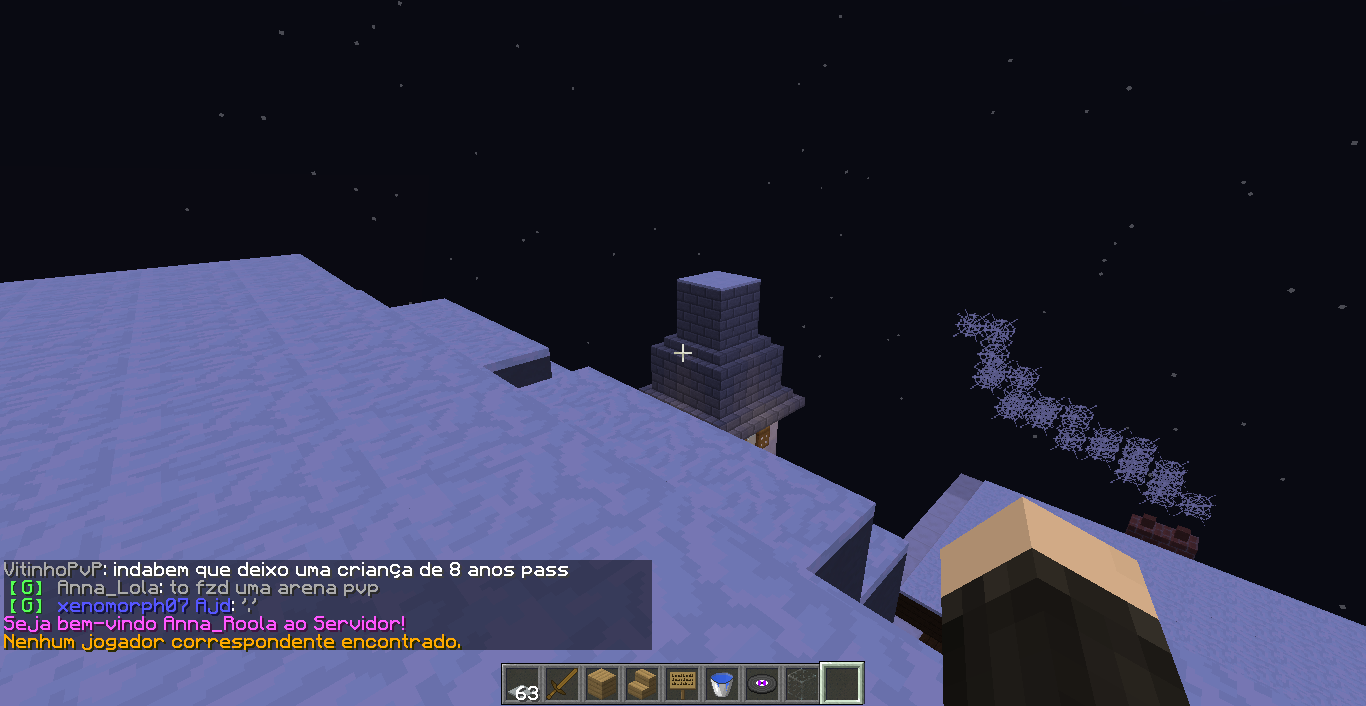This screenshot has width=1366, height=706.
Task: Click the VitinhoPvP chat message
Action: click(286, 570)
